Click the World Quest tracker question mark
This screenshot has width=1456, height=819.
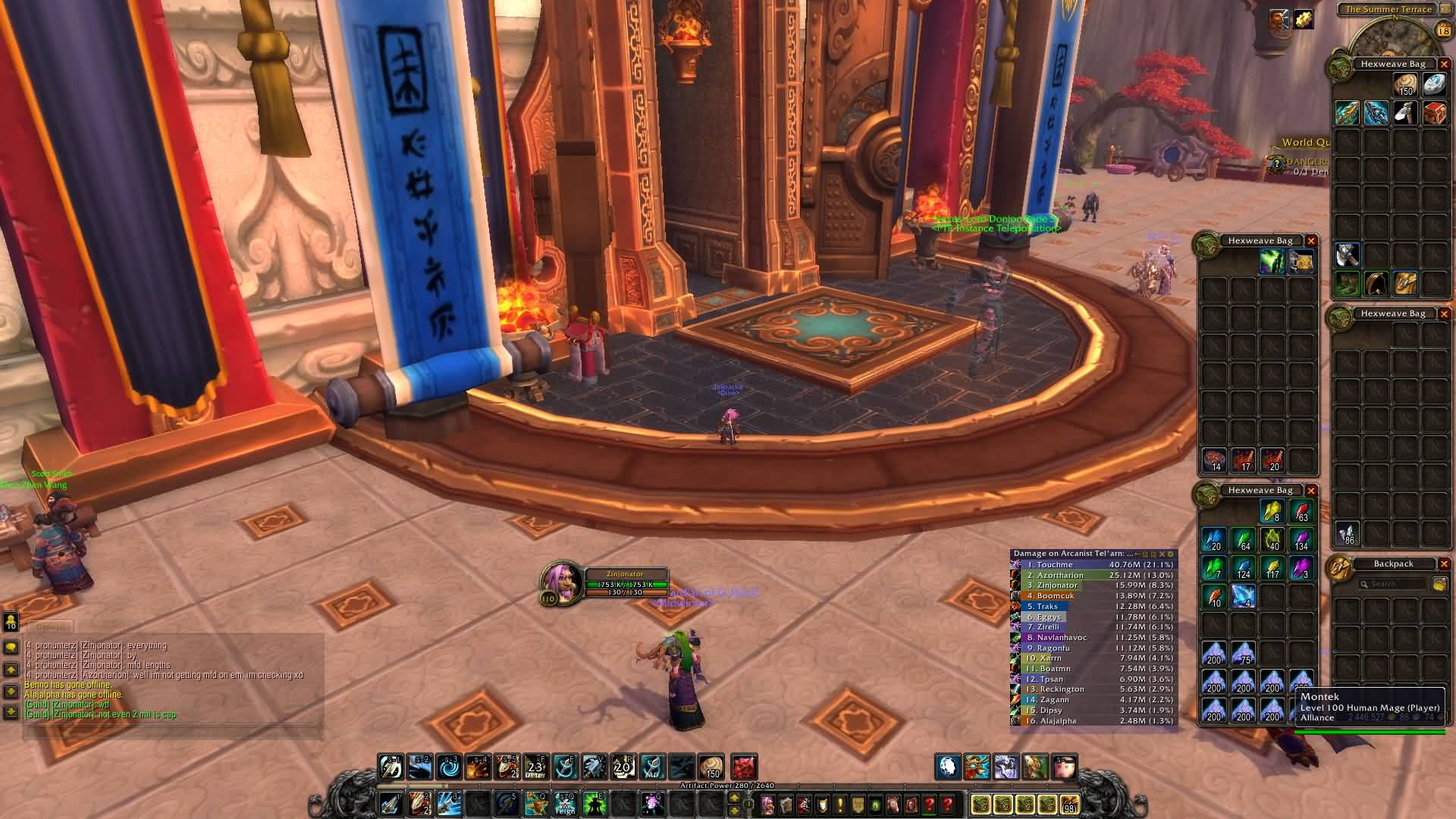tap(1276, 163)
